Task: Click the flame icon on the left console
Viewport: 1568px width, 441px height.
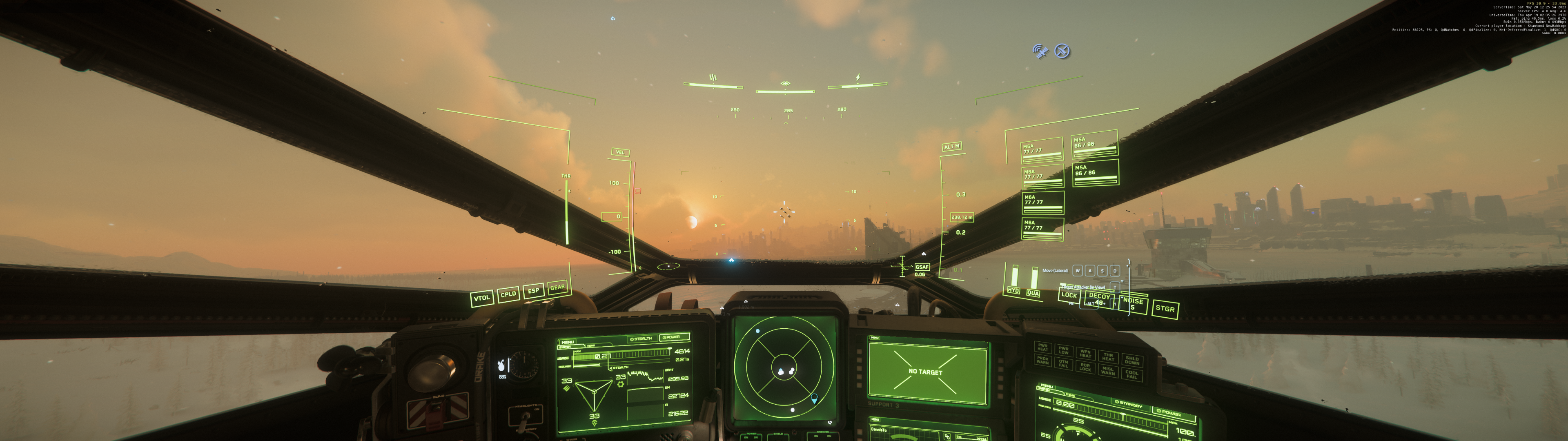Action: click(501, 365)
